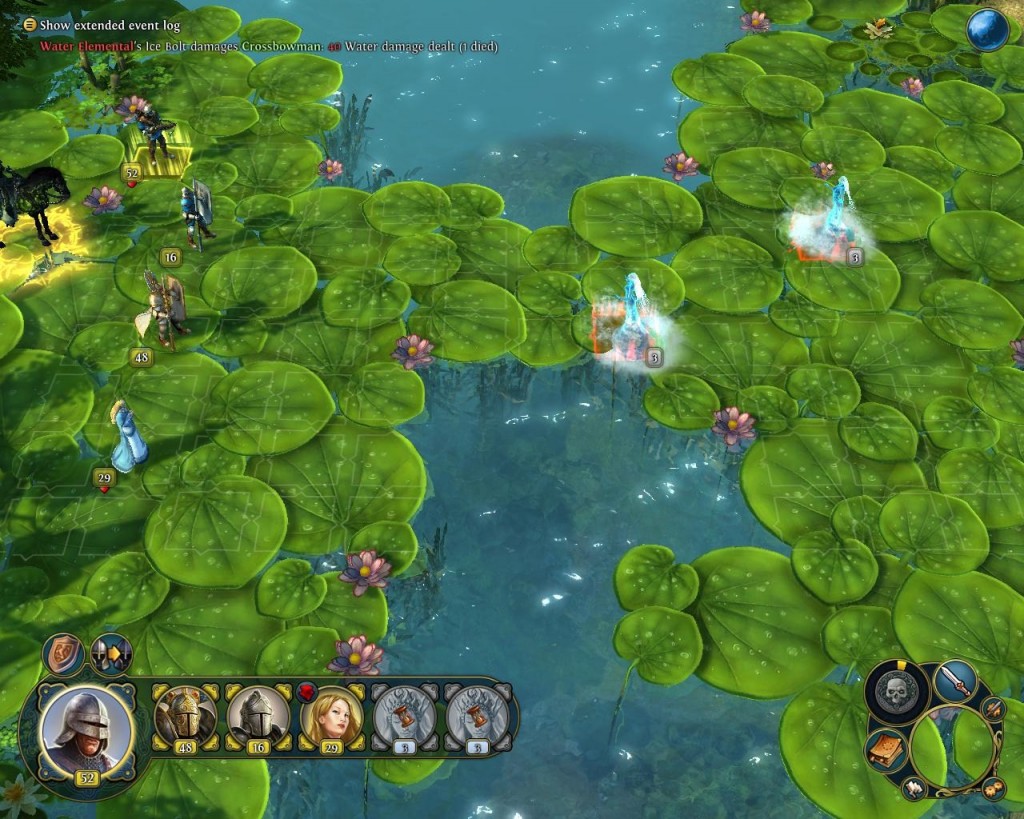Open the double-gear settings icon
The width and height of the screenshot is (1024, 819).
[x=993, y=787]
